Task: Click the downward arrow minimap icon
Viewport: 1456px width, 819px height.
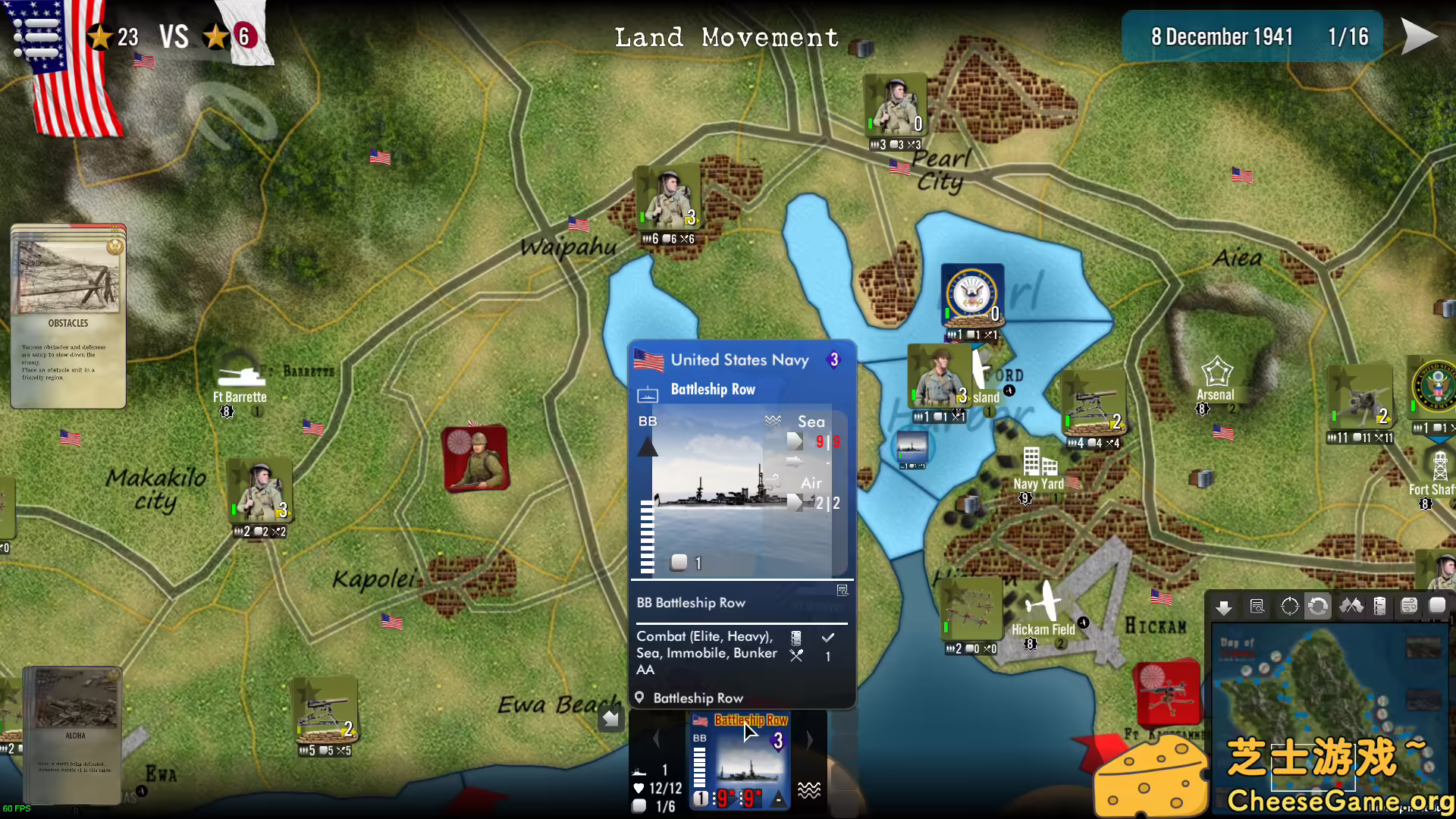Action: tap(1224, 607)
